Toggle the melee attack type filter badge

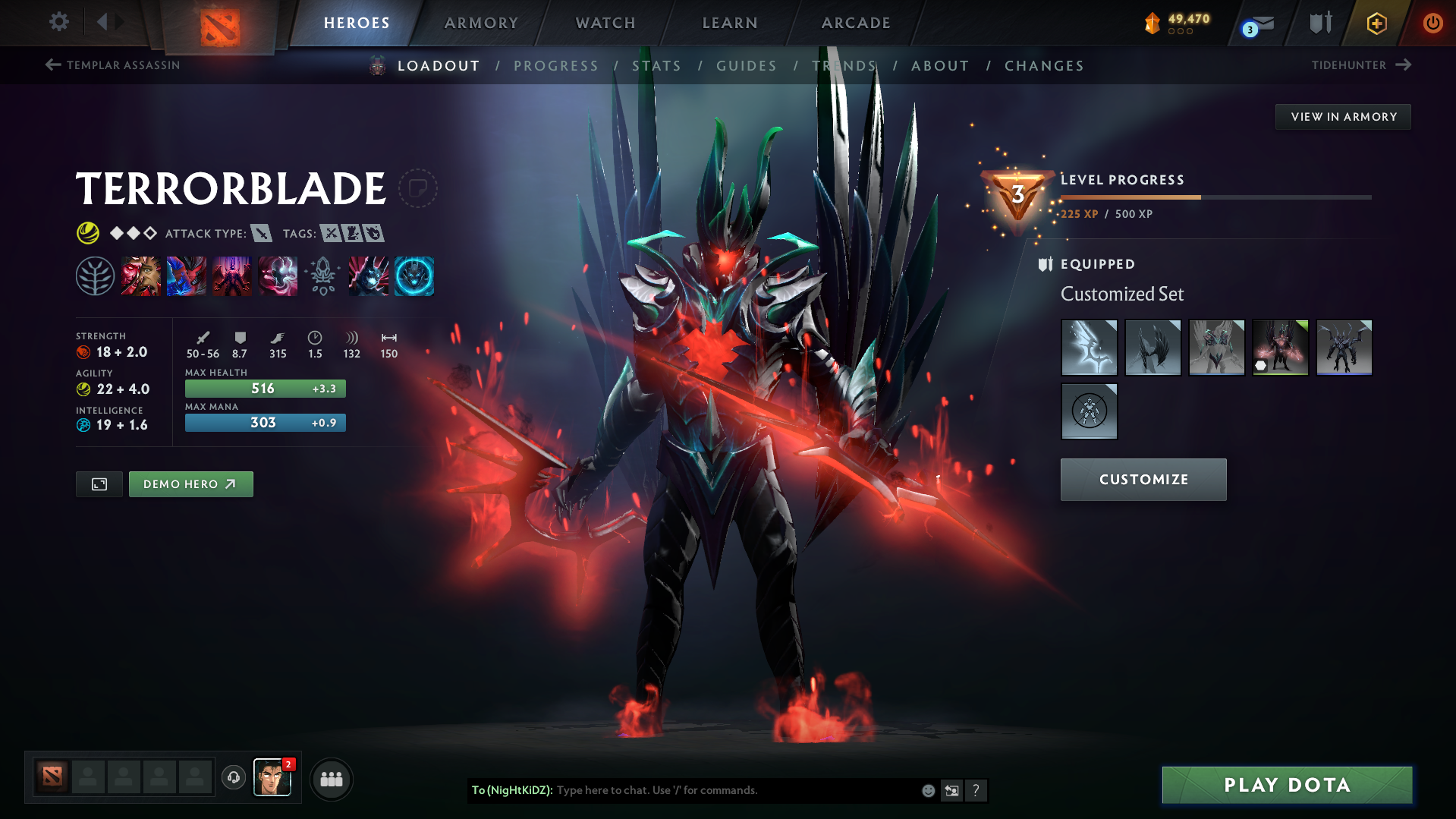click(x=263, y=234)
